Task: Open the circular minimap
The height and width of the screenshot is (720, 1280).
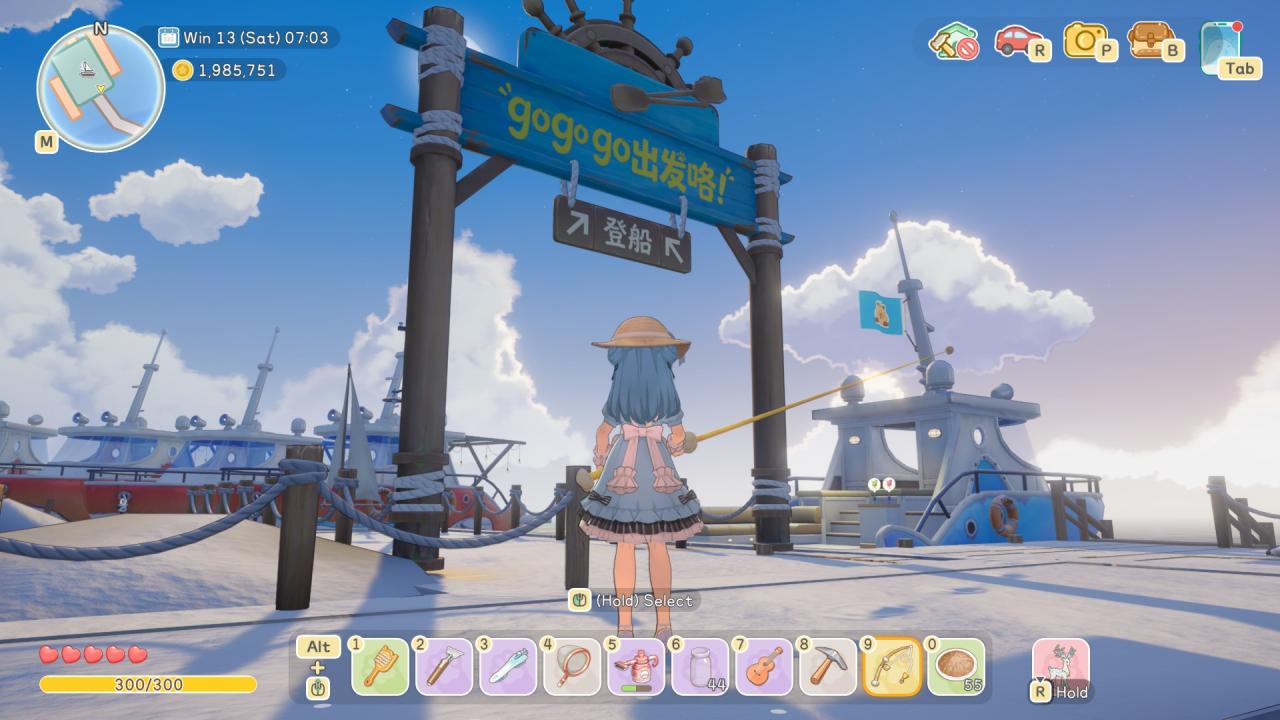Action: pos(100,88)
